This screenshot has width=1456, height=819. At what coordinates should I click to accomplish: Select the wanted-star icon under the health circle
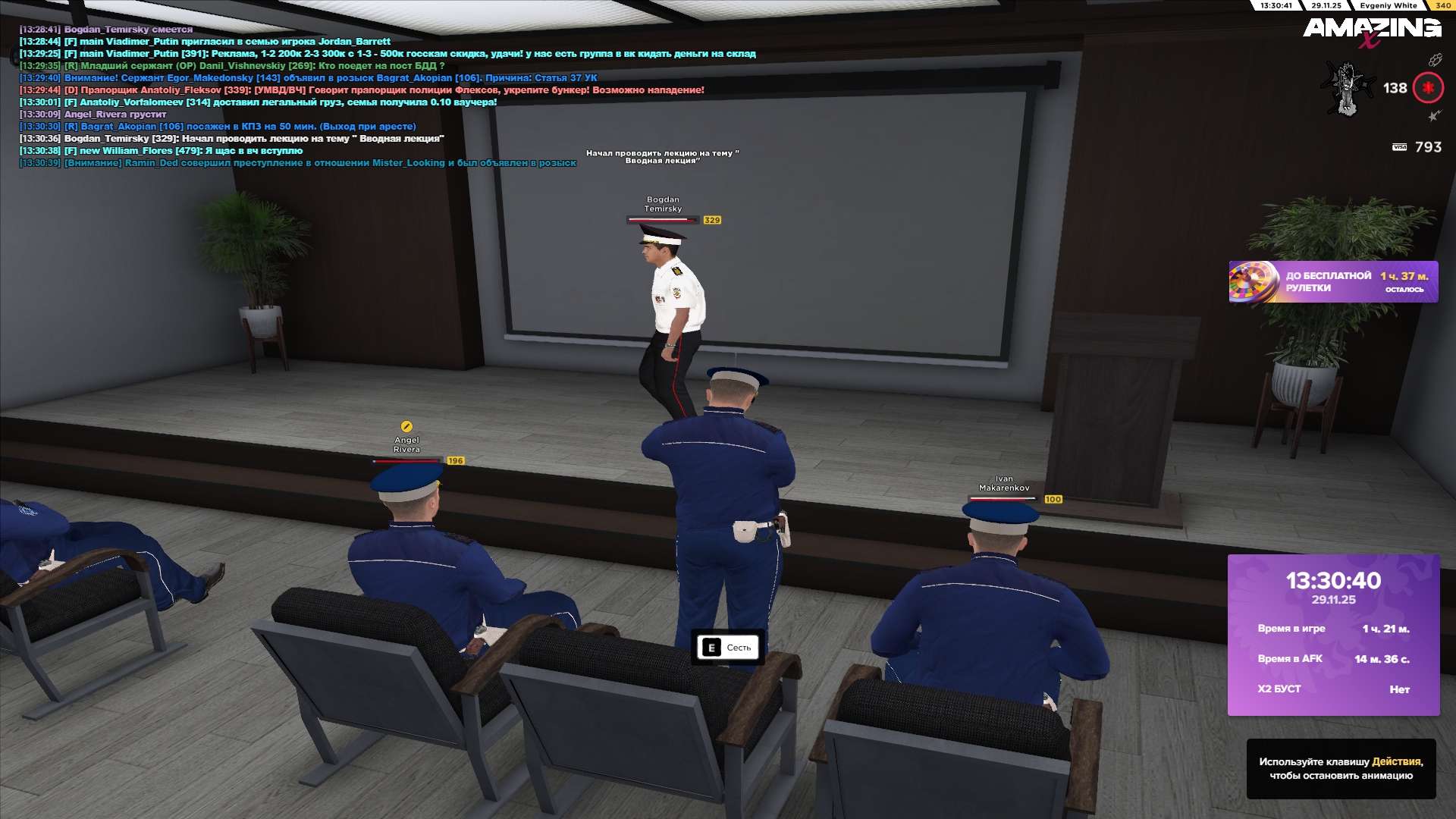pyautogui.click(x=1434, y=116)
